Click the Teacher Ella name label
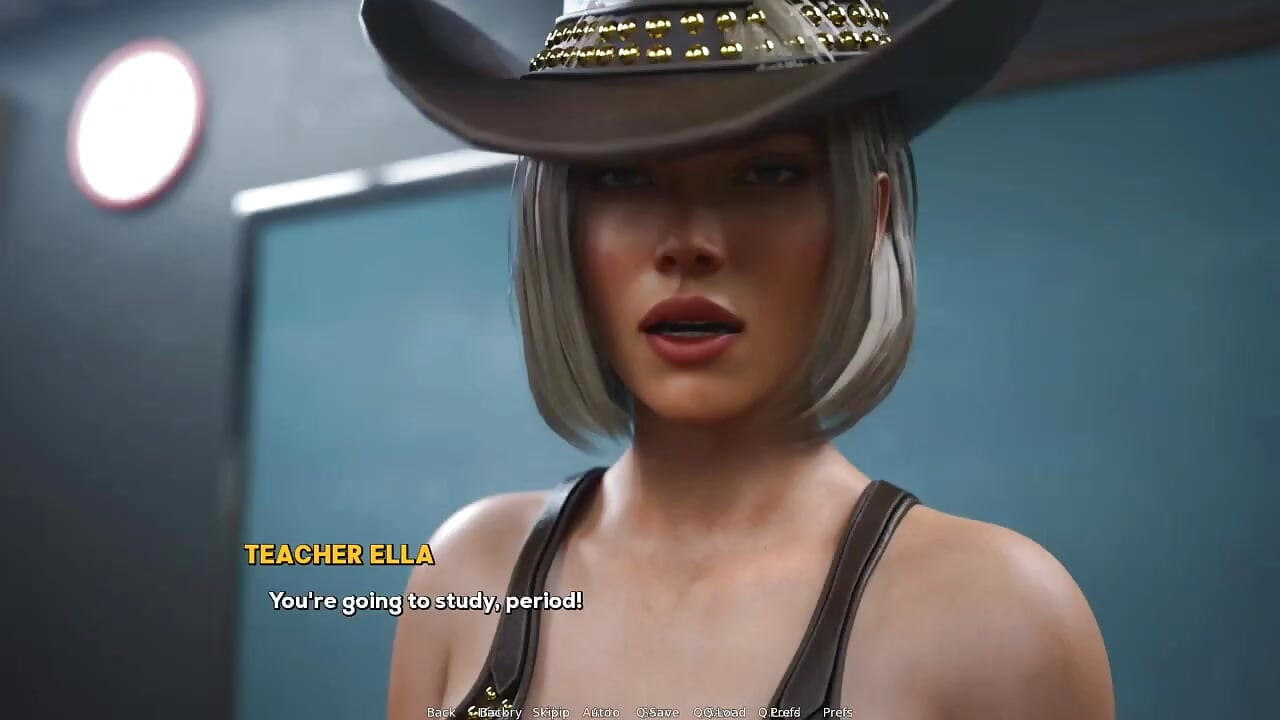The width and height of the screenshot is (1280, 720). tap(338, 556)
